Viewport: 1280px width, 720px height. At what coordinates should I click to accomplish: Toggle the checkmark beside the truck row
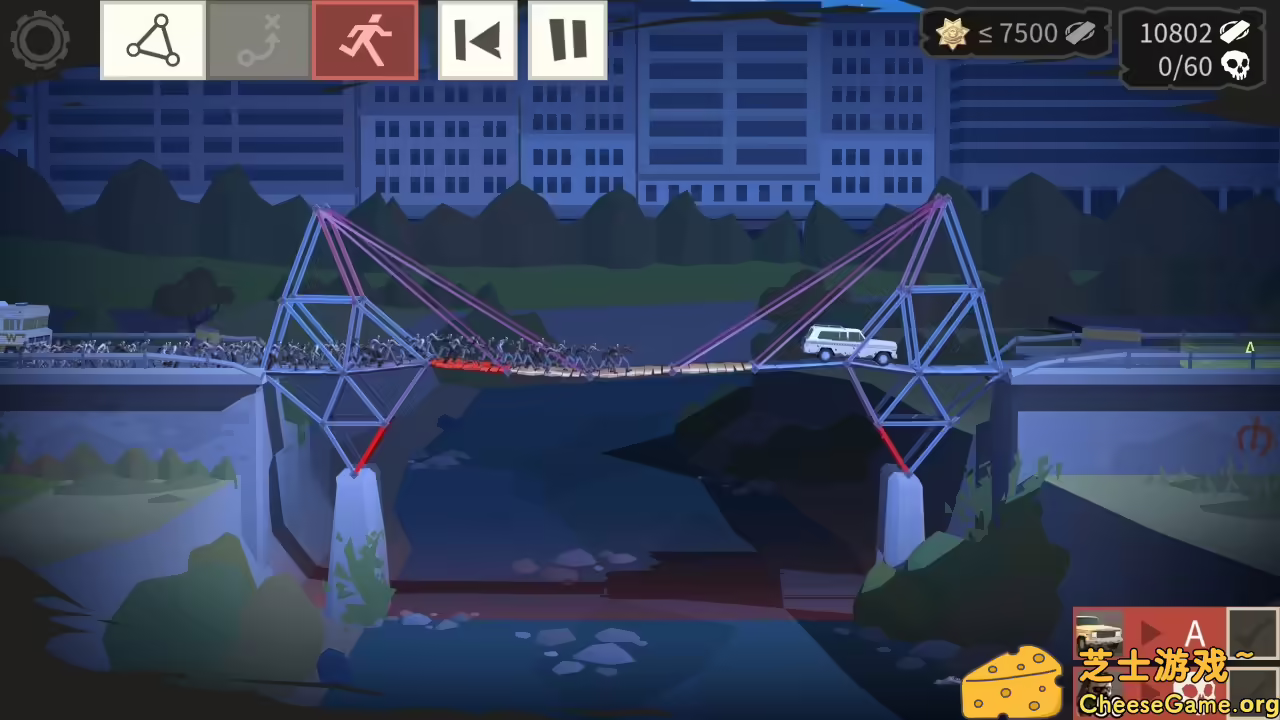1250,633
